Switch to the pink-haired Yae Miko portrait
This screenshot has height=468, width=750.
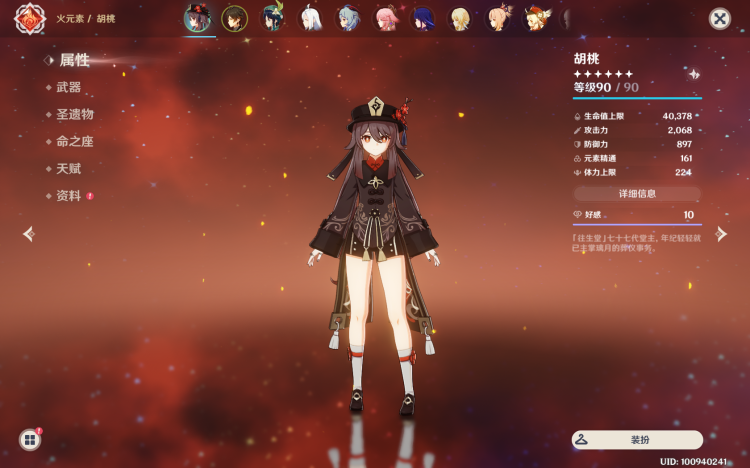[386, 19]
